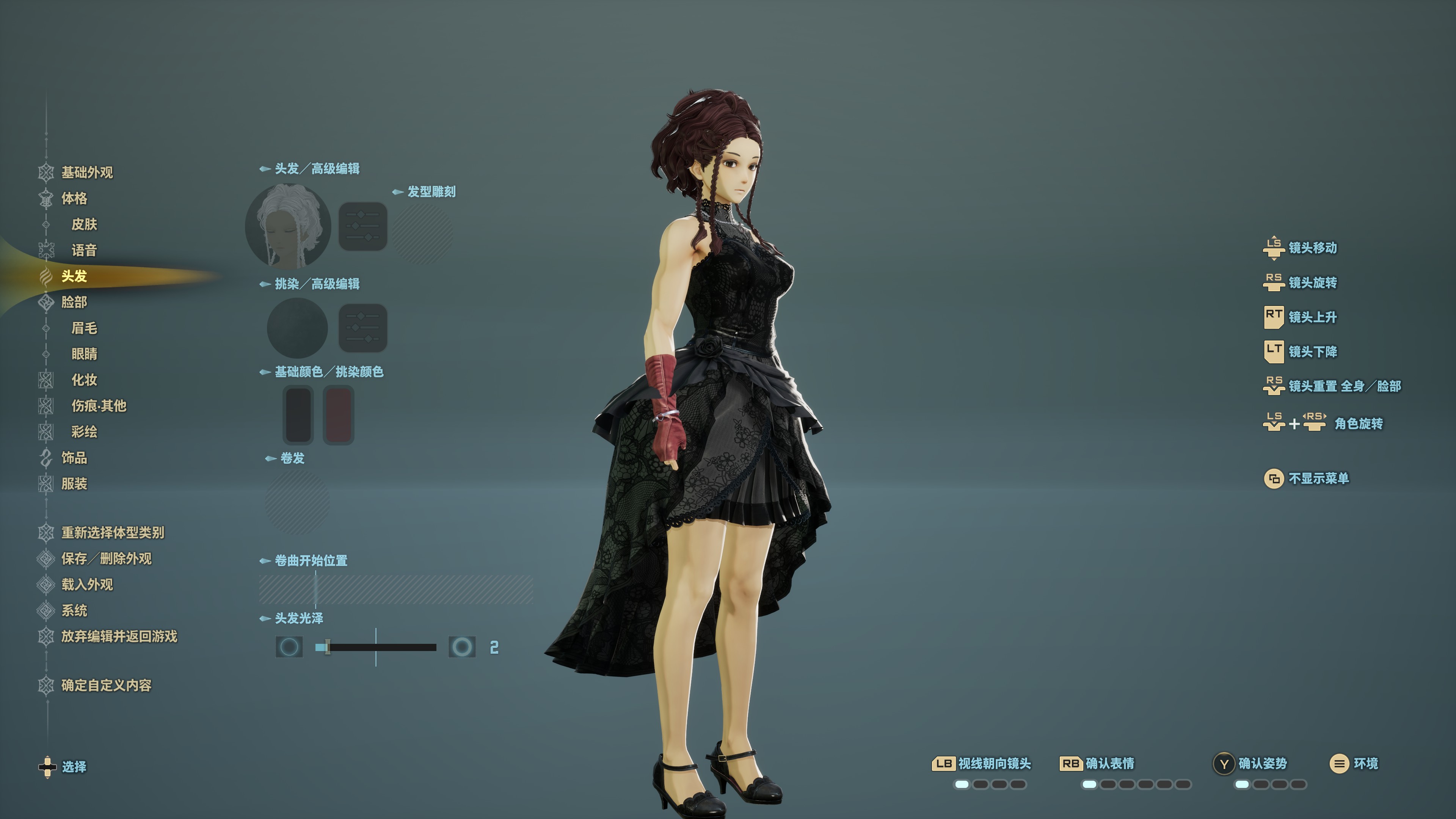The height and width of the screenshot is (819, 1456).
Task: Go to the 饰品 accessories entry
Action: click(74, 458)
